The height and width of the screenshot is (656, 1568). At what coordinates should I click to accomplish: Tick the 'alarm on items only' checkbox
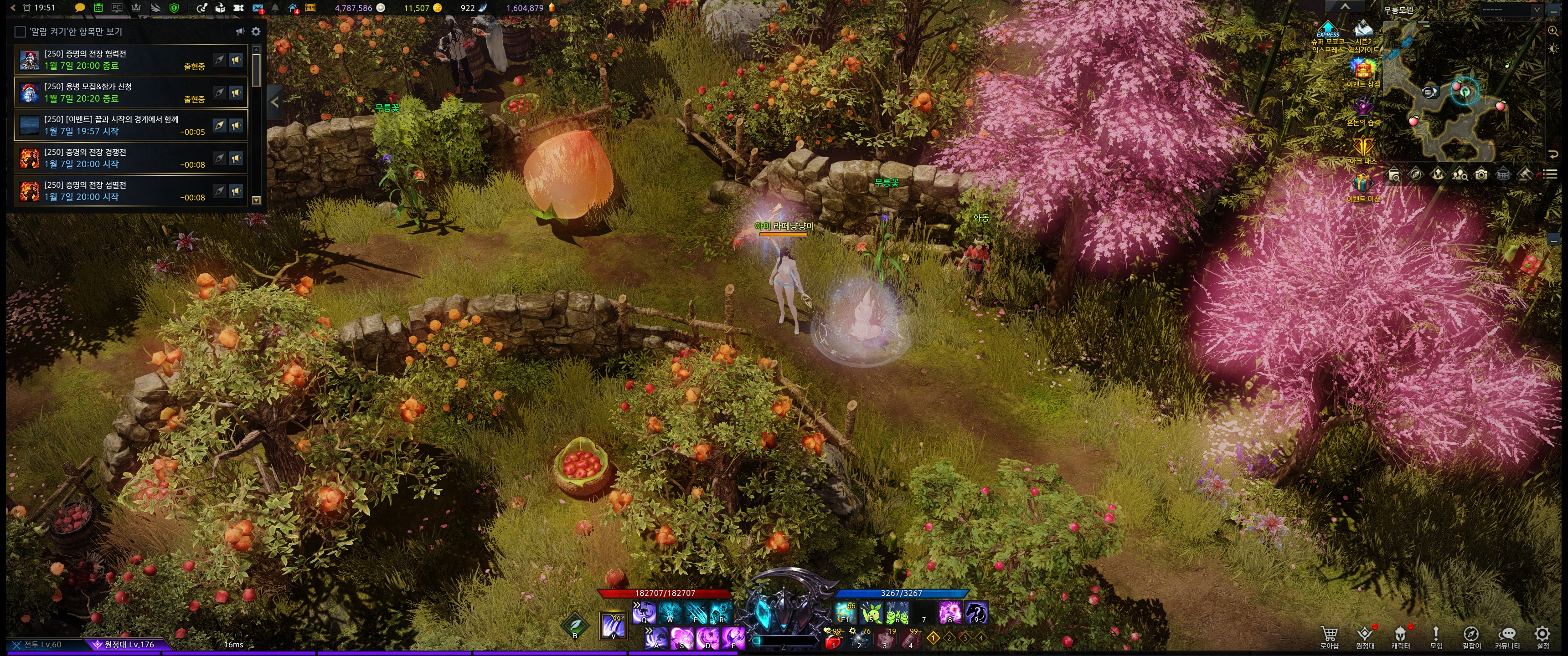pos(20,31)
